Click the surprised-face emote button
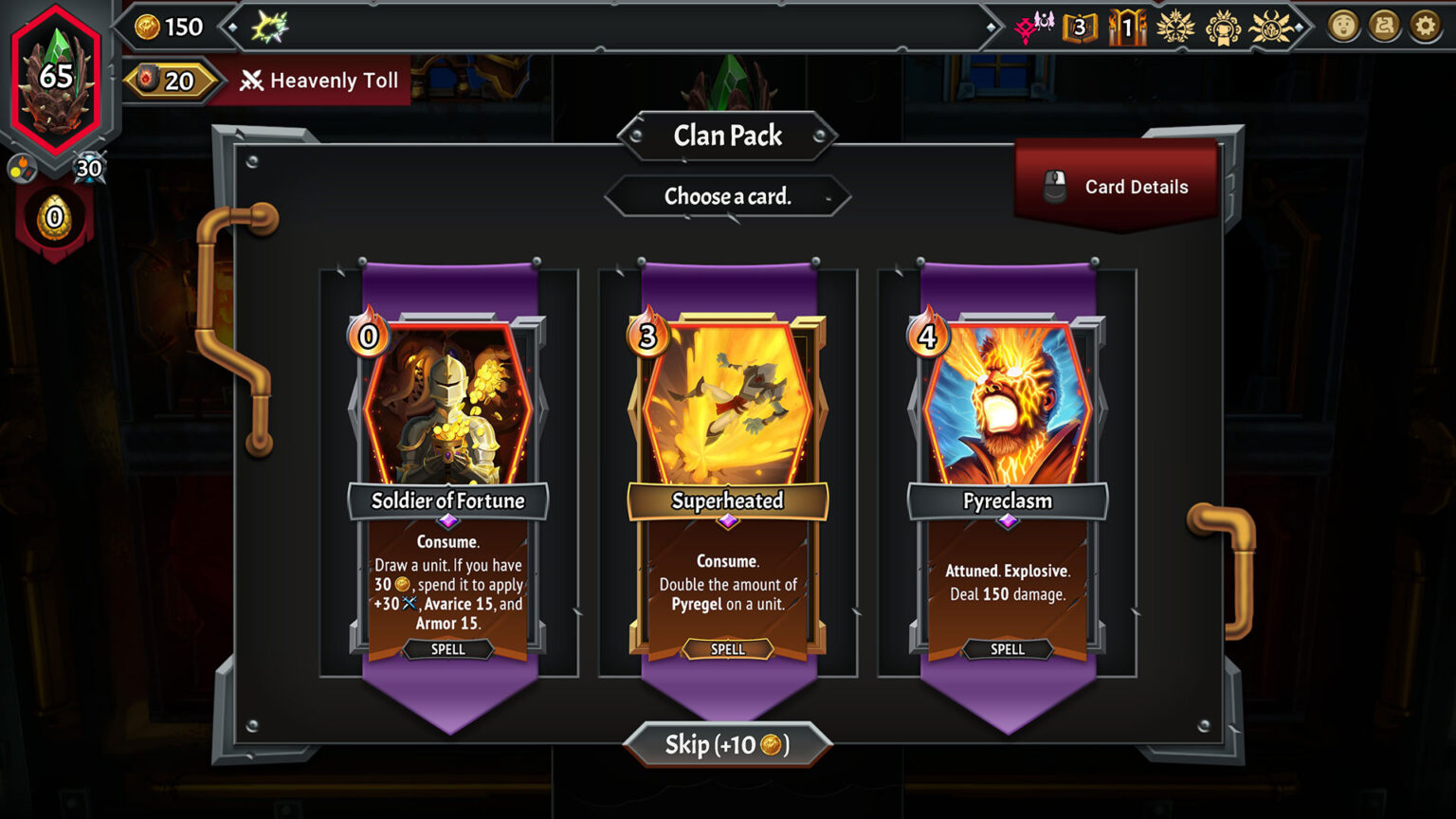The width and height of the screenshot is (1456, 819). 1343,27
